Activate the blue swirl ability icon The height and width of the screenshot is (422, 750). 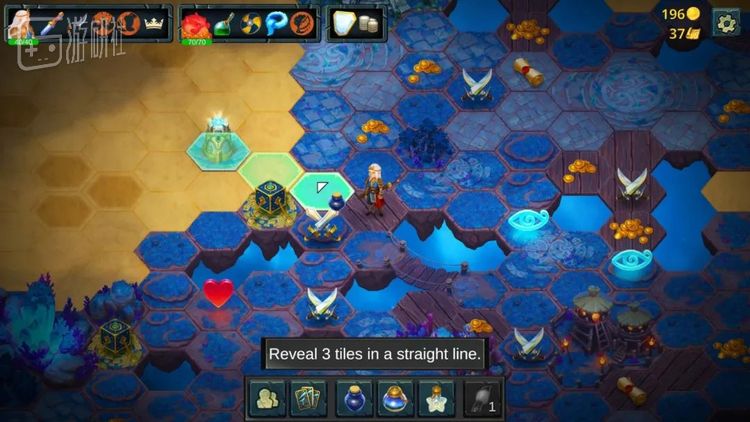(x=277, y=23)
